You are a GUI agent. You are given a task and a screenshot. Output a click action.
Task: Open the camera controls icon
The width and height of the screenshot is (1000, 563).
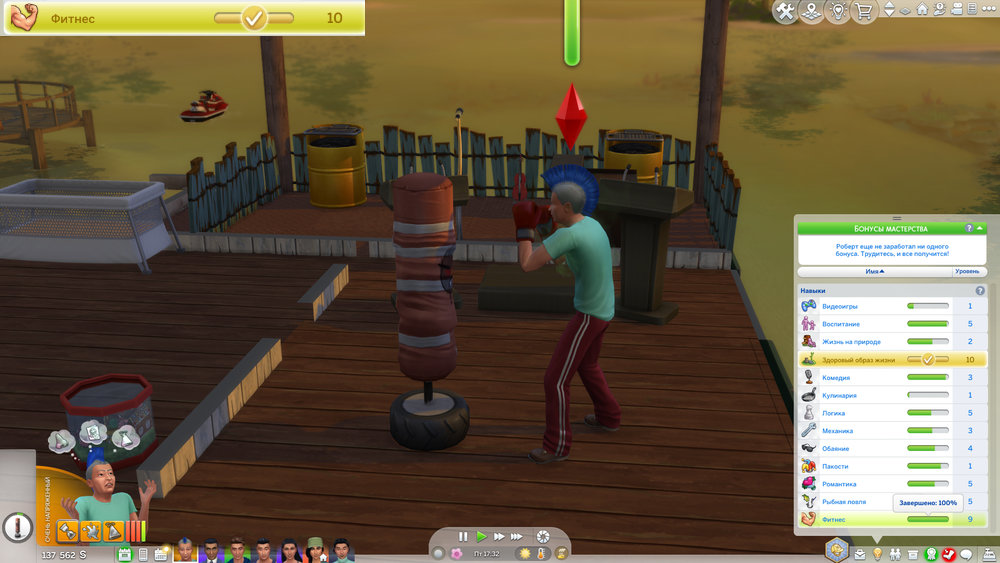click(958, 10)
